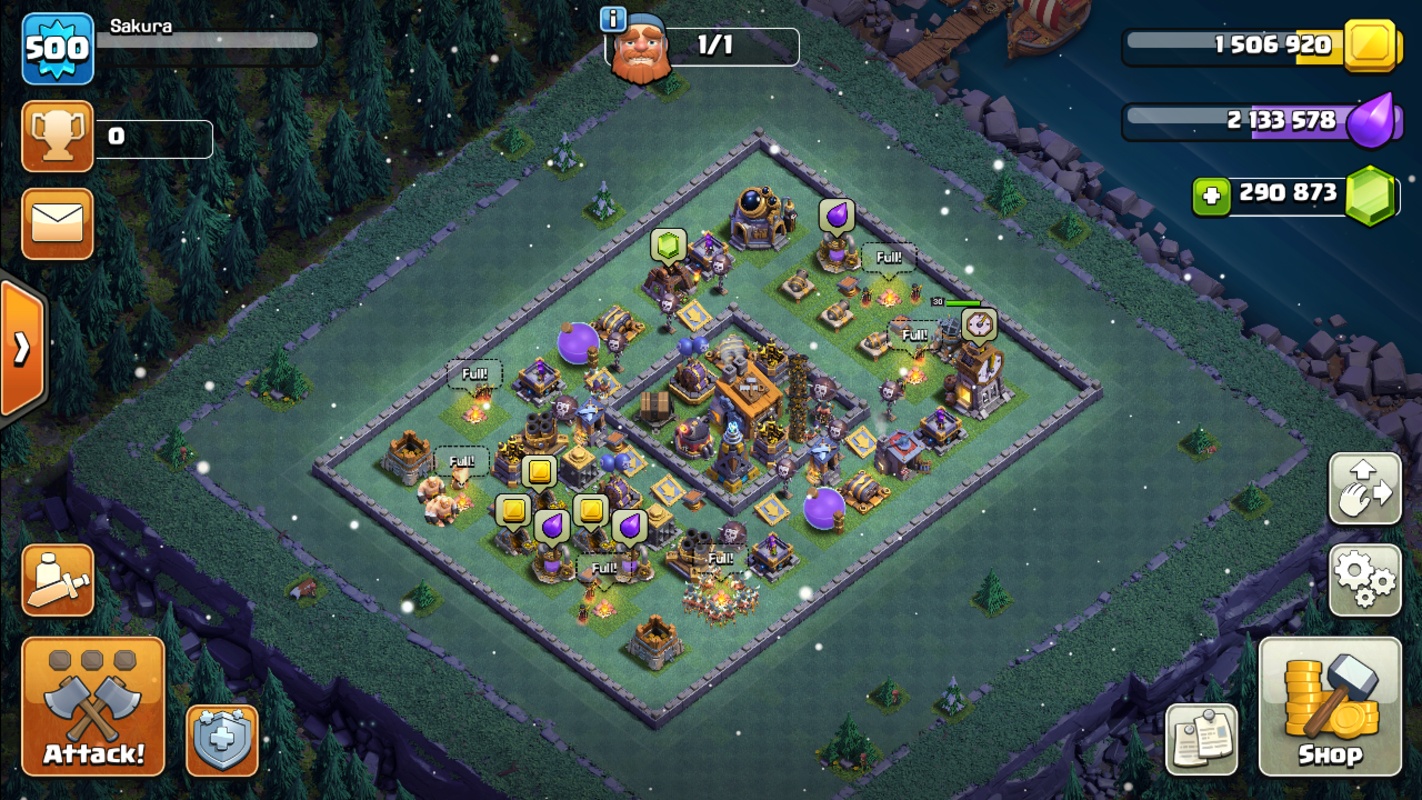Tap the clock bubble above Clock Tower
Screen dimensions: 1422x800
tap(978, 325)
